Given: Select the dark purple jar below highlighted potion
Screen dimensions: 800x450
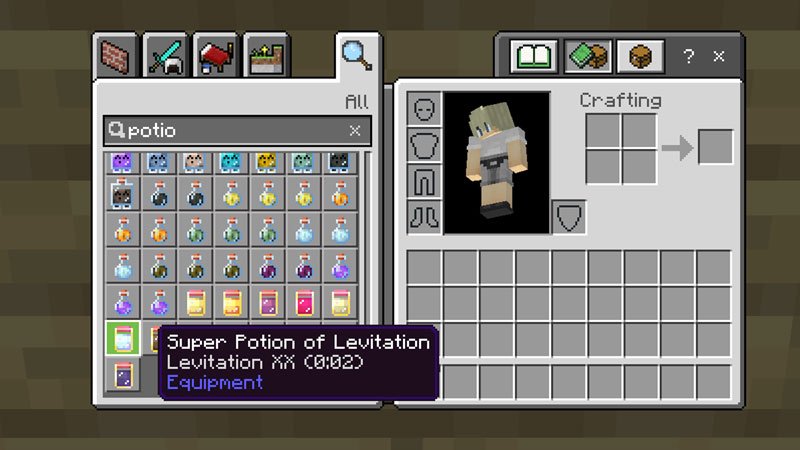Looking at the screenshot, I should click(123, 376).
